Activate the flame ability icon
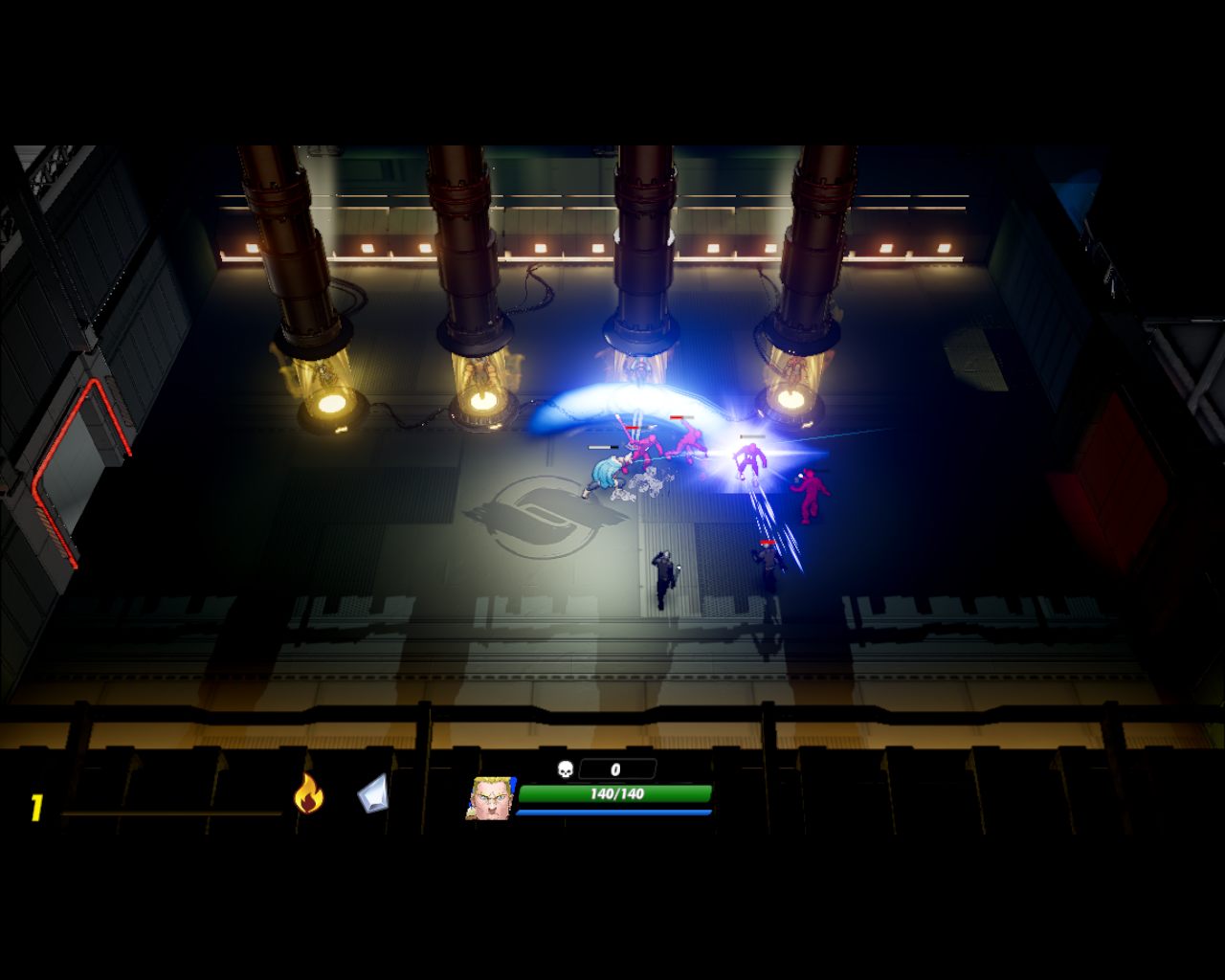The height and width of the screenshot is (980, 1225). click(308, 794)
